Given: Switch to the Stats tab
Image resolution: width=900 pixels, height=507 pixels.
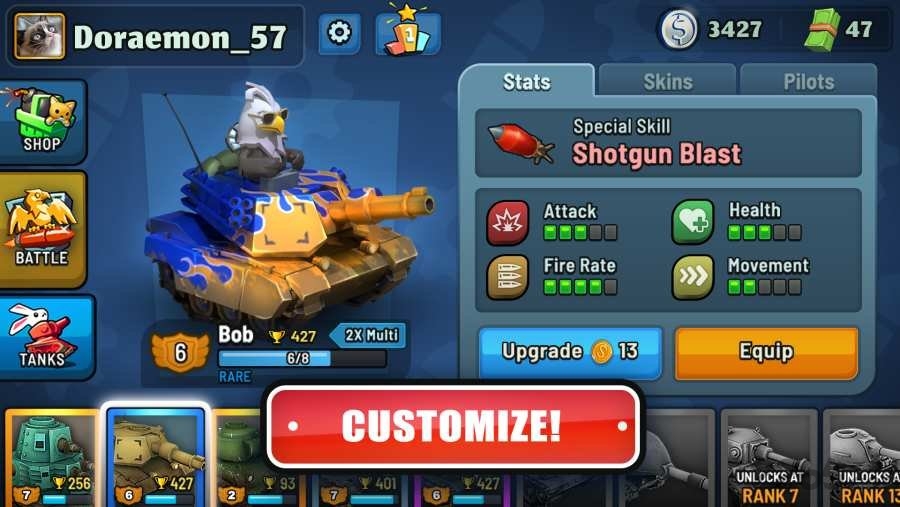Looking at the screenshot, I should pos(527,81).
